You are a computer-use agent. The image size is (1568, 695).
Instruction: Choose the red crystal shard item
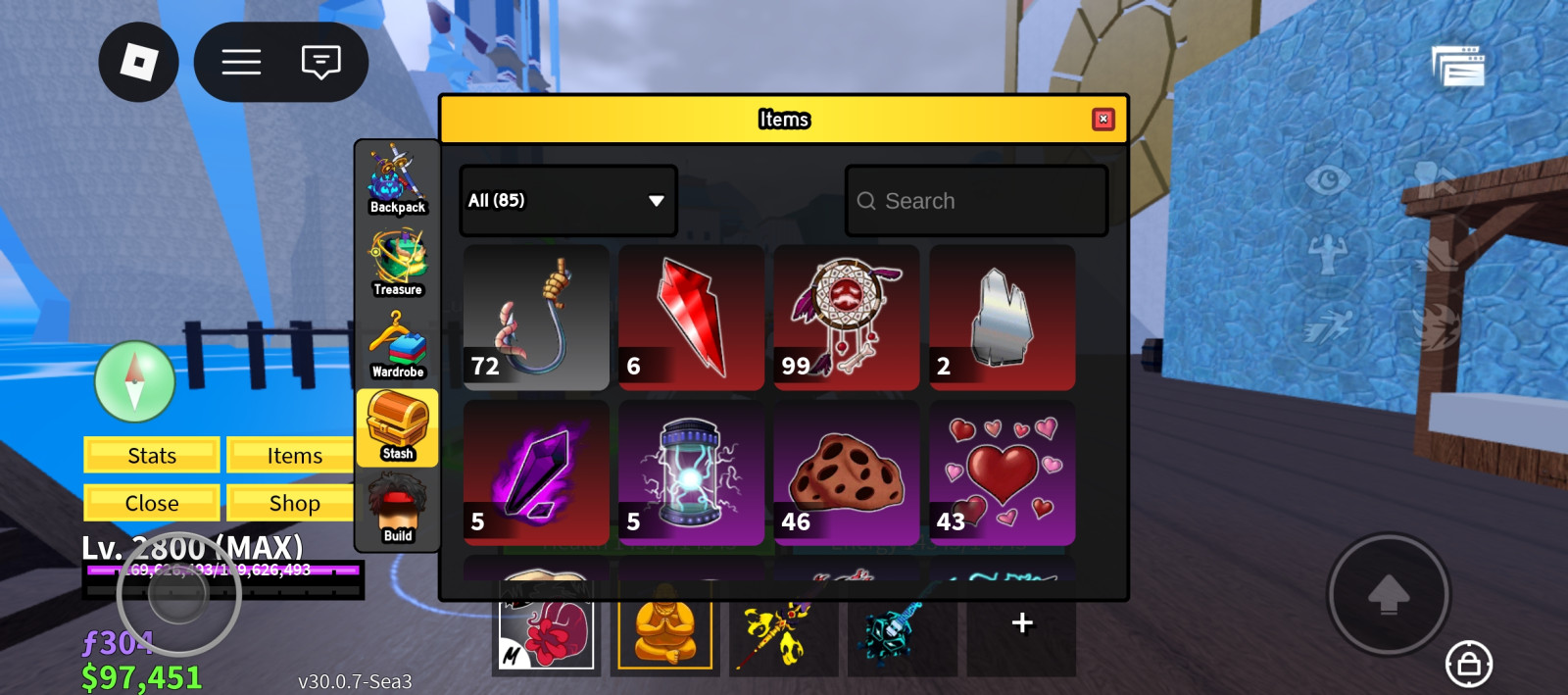coord(691,318)
